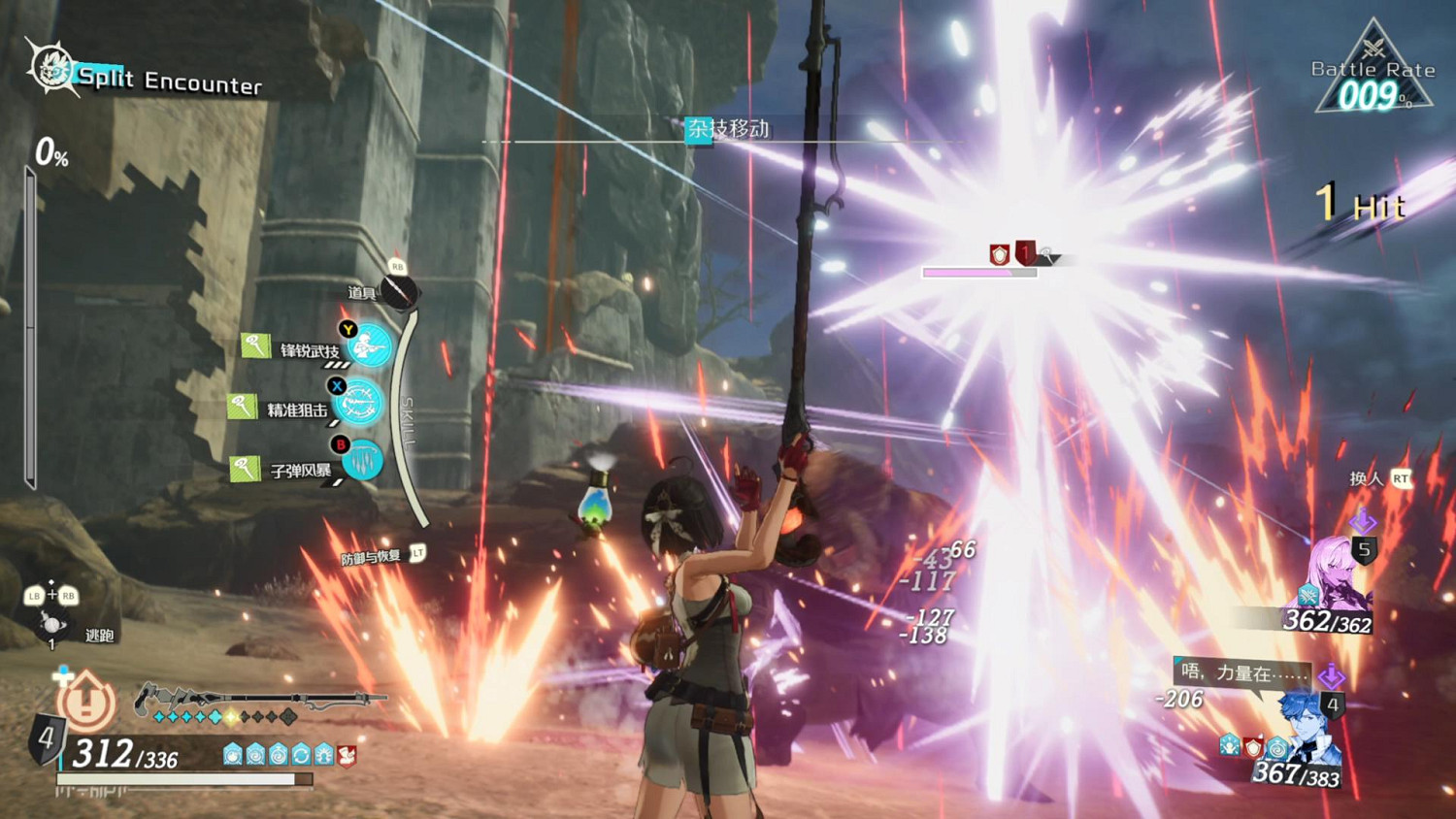Trigger the 子弹风暴 skill icon

(363, 460)
